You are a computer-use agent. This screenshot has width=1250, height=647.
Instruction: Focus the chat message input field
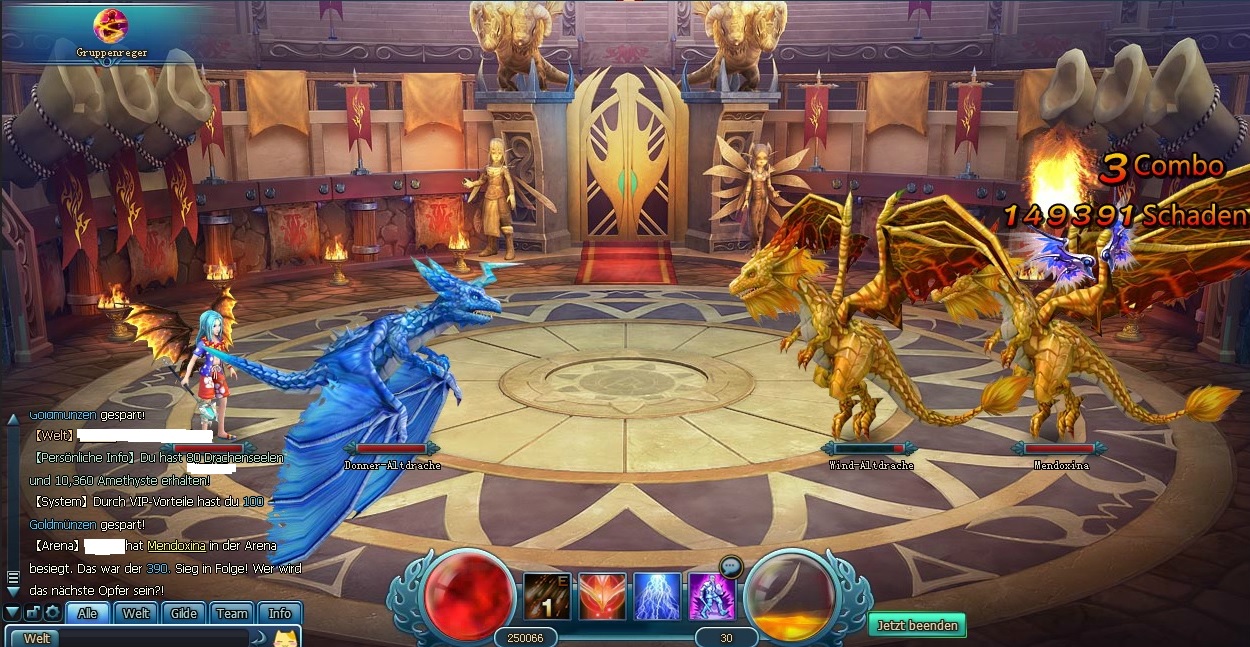[150, 638]
